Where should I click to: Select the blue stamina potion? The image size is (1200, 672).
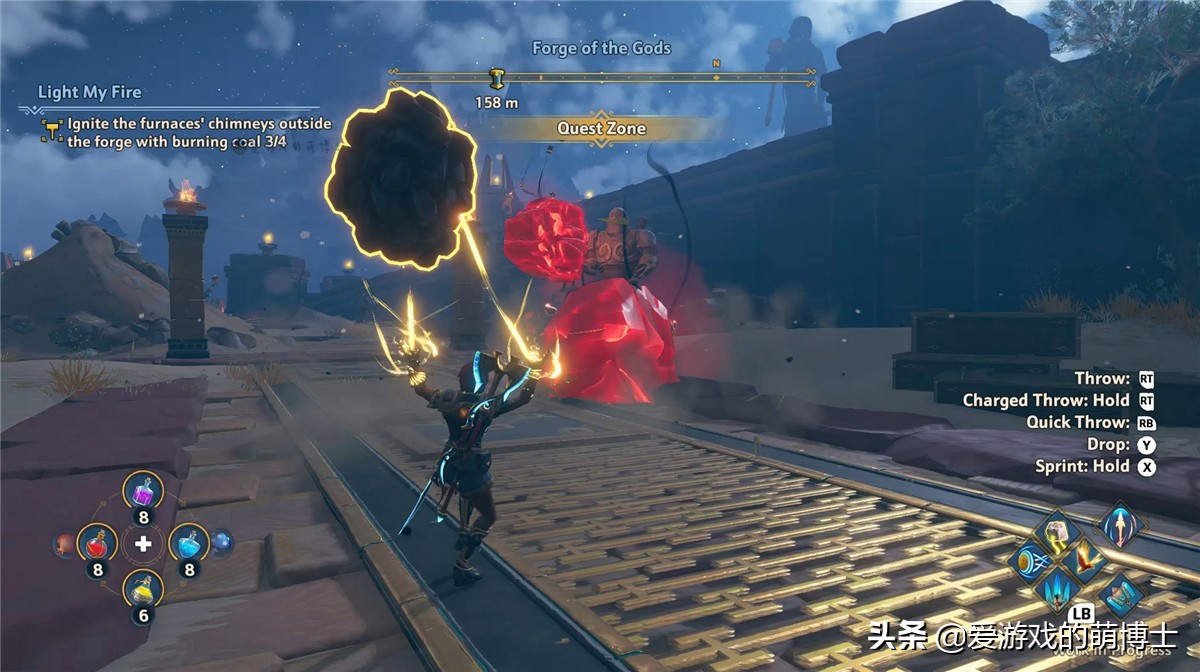pyautogui.click(x=187, y=543)
